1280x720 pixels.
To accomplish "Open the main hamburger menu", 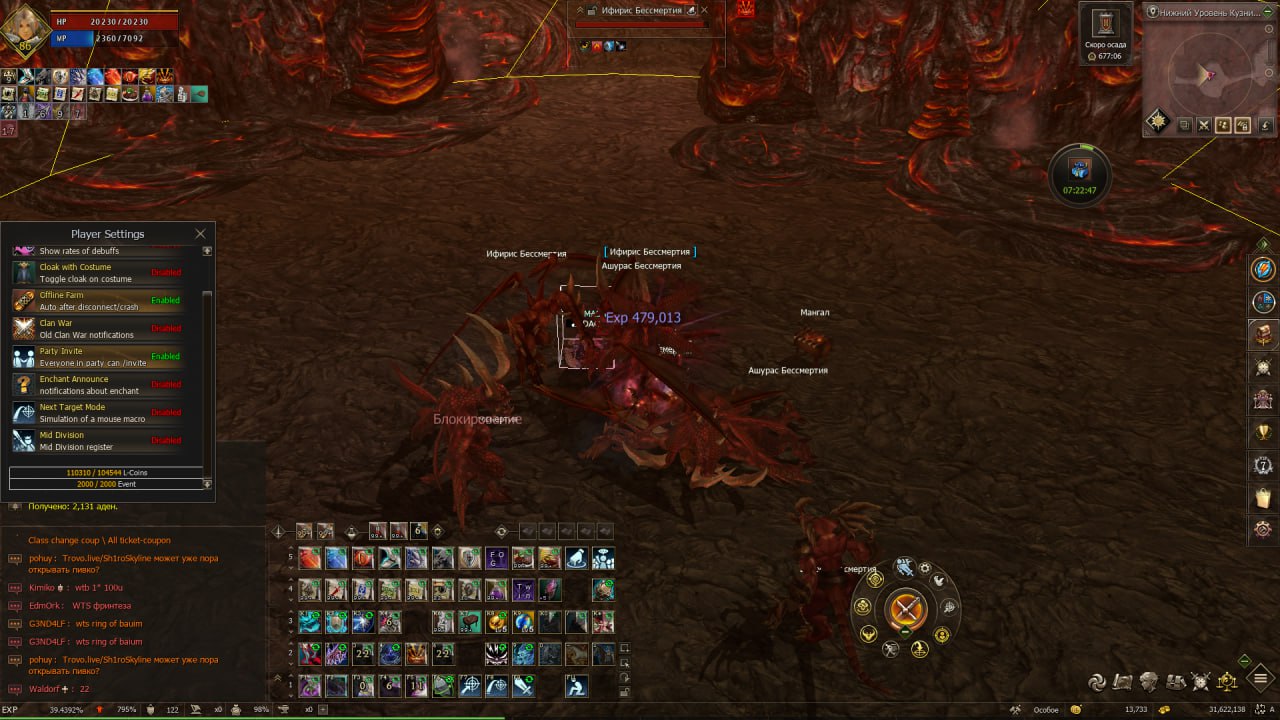I will click(x=1262, y=680).
